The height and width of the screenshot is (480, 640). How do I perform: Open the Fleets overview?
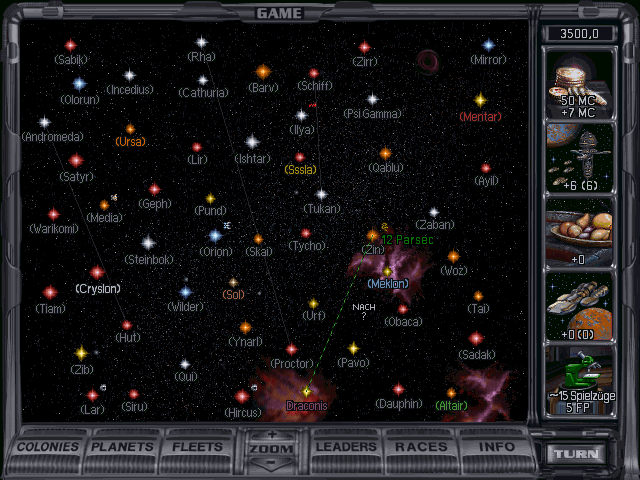199,447
